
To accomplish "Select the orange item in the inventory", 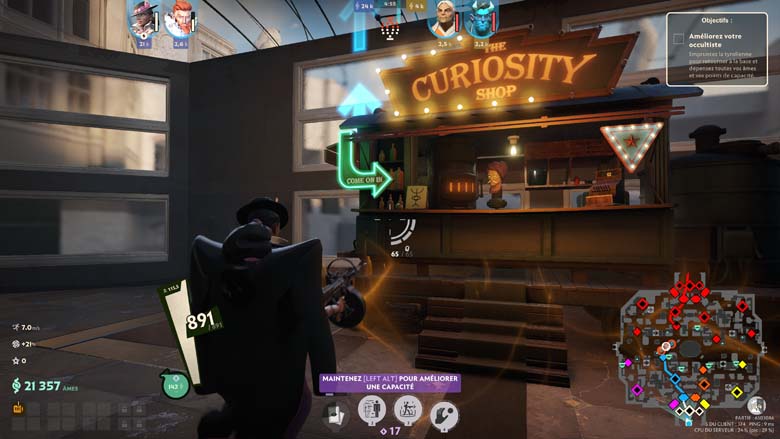I will pyautogui.click(x=18, y=408).
